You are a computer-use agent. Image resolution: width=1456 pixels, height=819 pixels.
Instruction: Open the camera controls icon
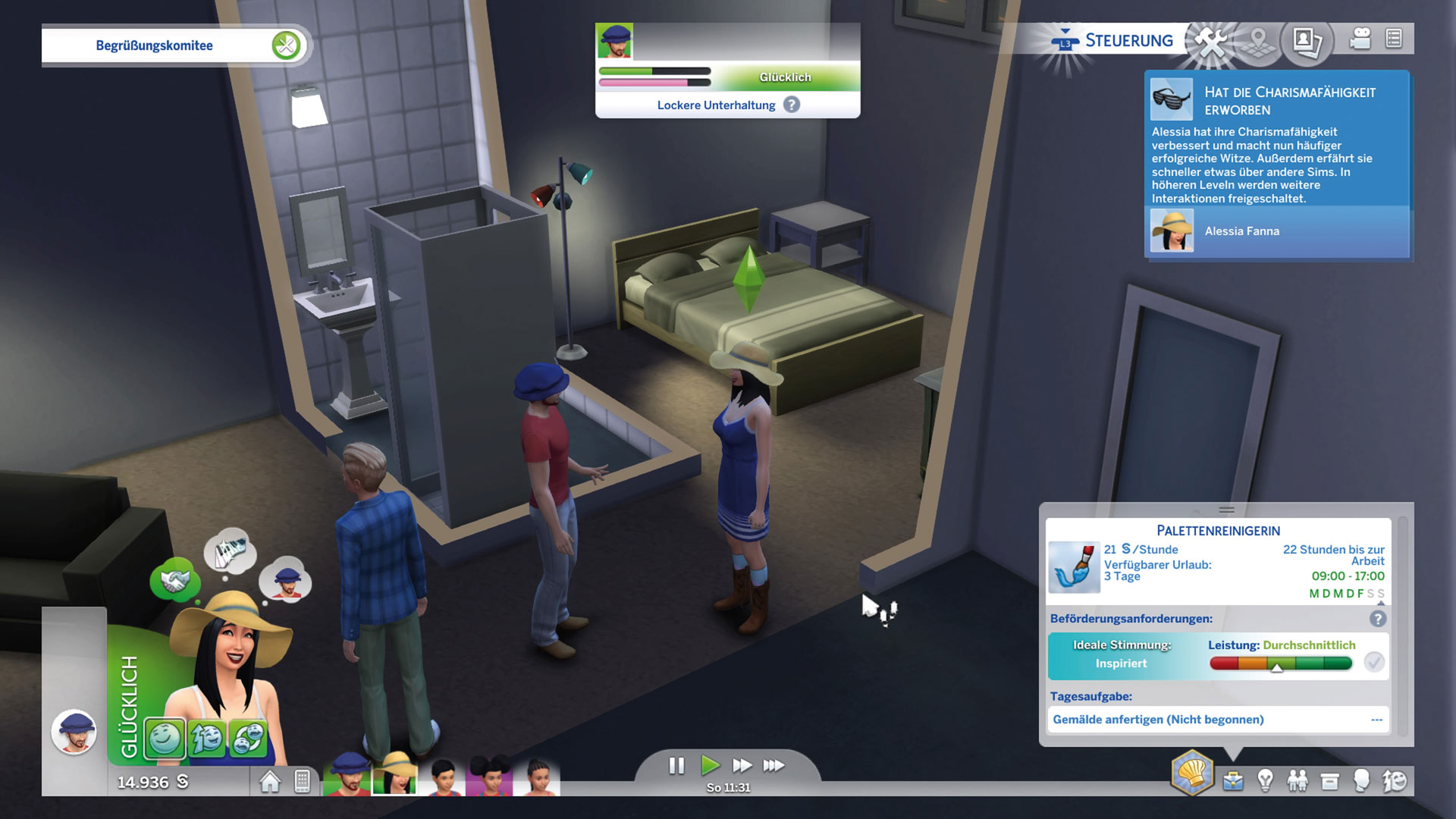(1360, 39)
